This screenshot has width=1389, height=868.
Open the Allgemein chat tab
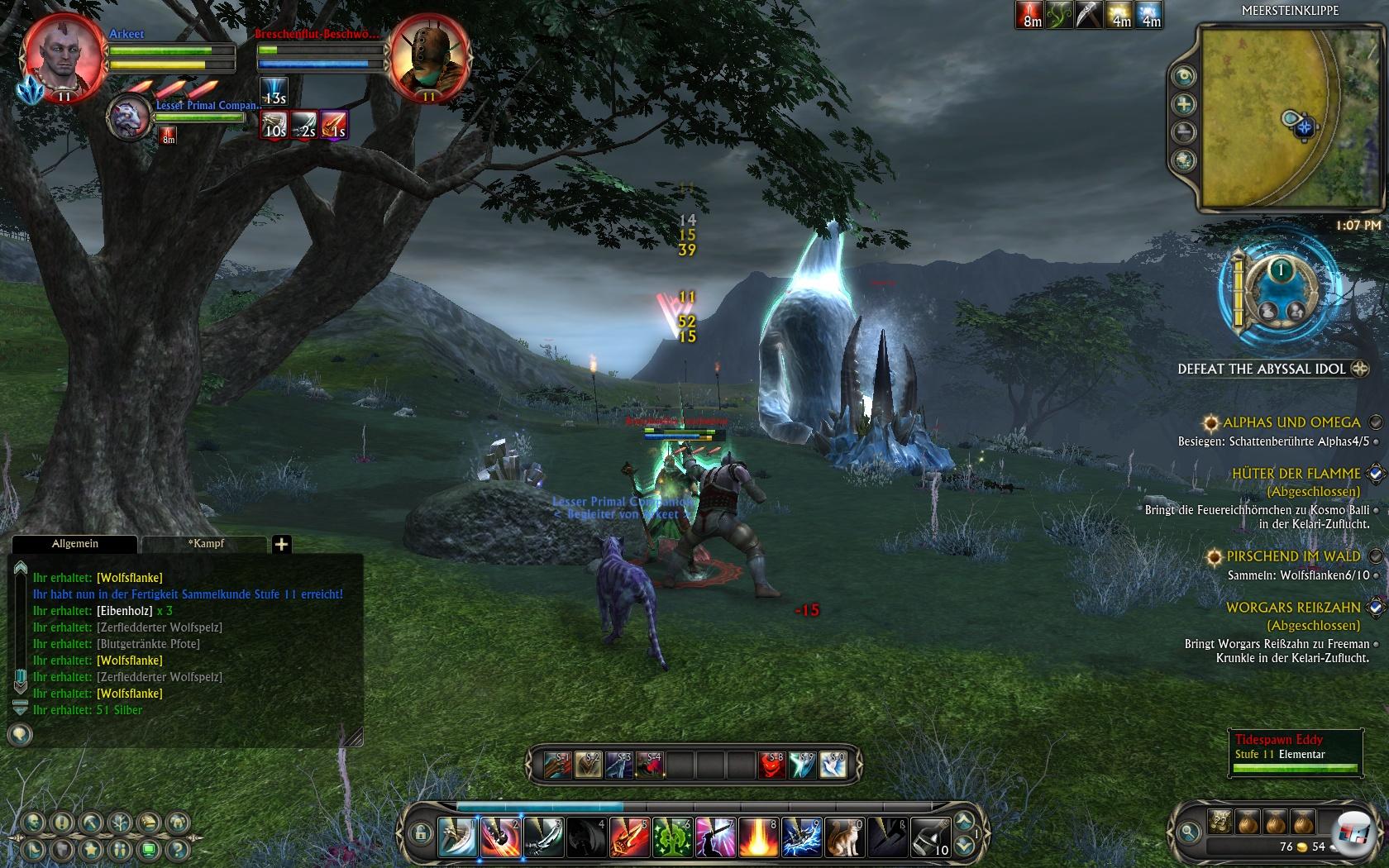(75, 544)
